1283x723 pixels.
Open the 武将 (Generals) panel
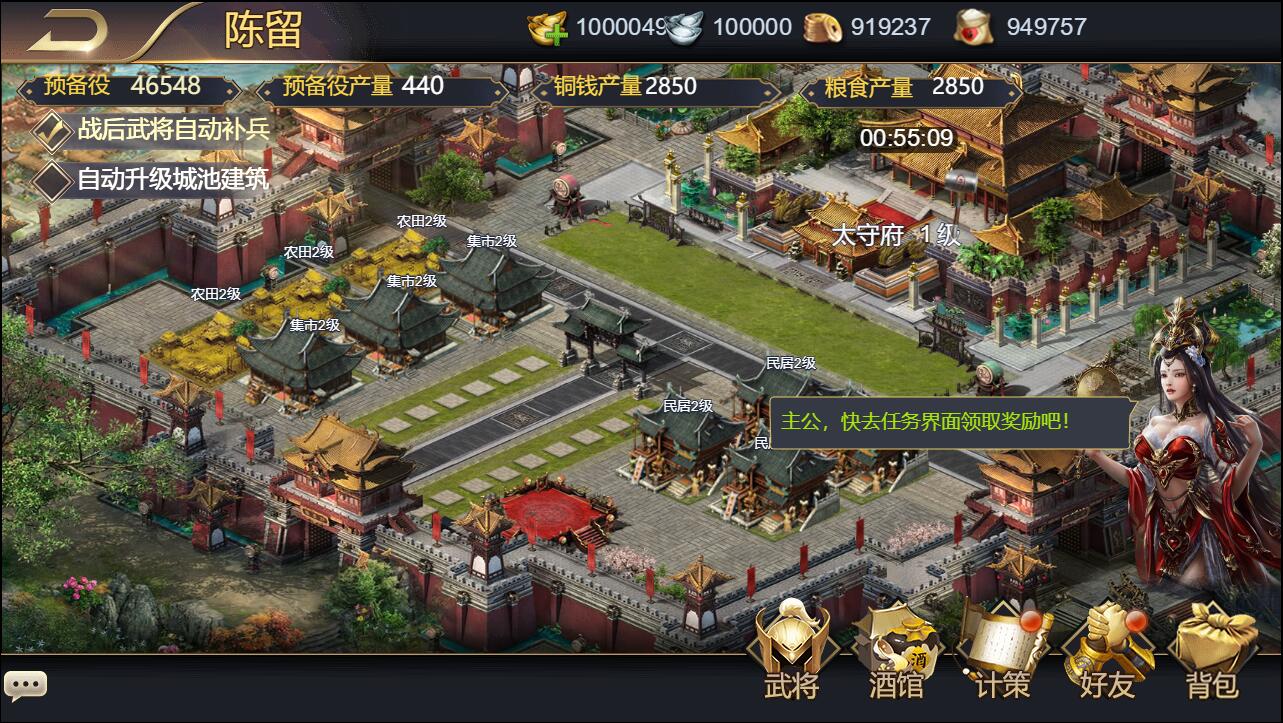(791, 650)
